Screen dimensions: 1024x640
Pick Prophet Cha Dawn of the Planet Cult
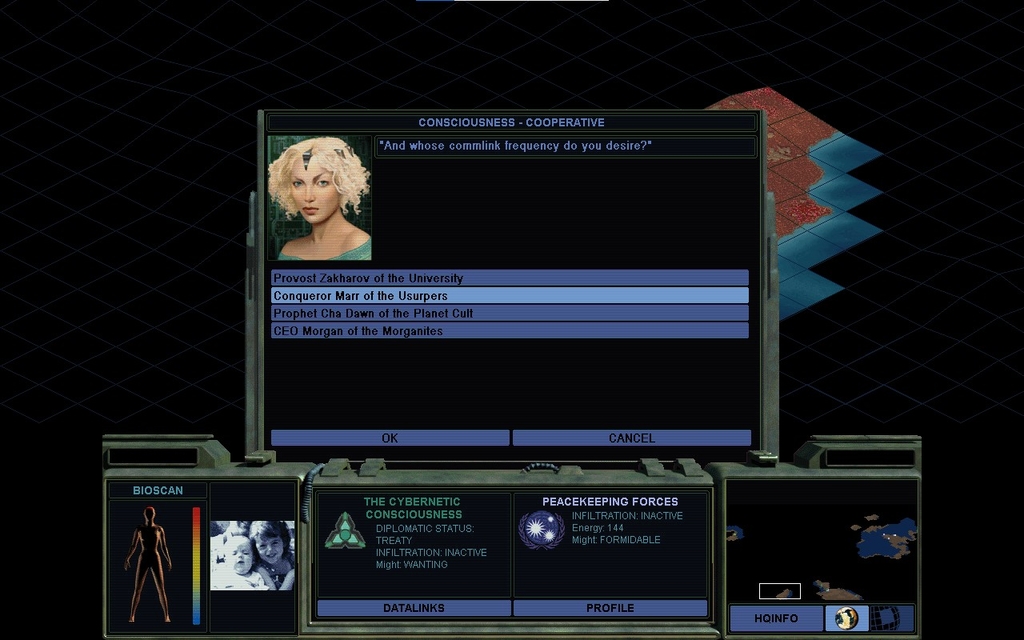[x=509, y=313]
